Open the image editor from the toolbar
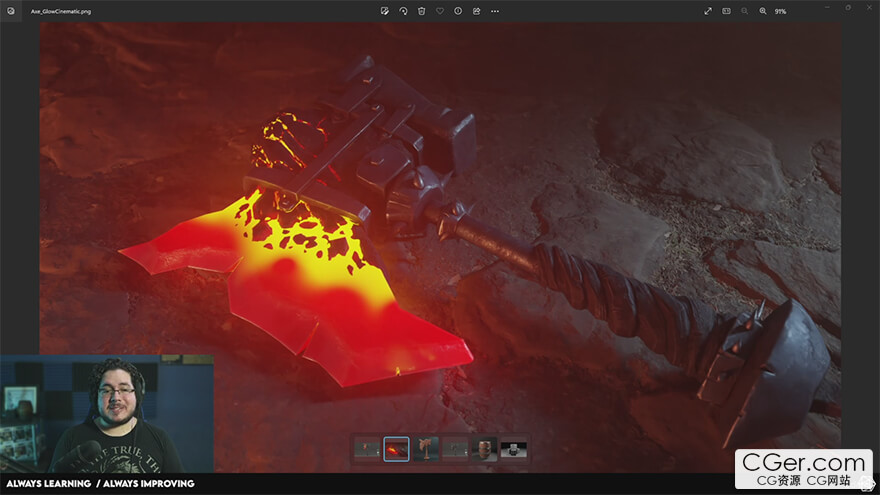This screenshot has width=880, height=495. point(384,11)
